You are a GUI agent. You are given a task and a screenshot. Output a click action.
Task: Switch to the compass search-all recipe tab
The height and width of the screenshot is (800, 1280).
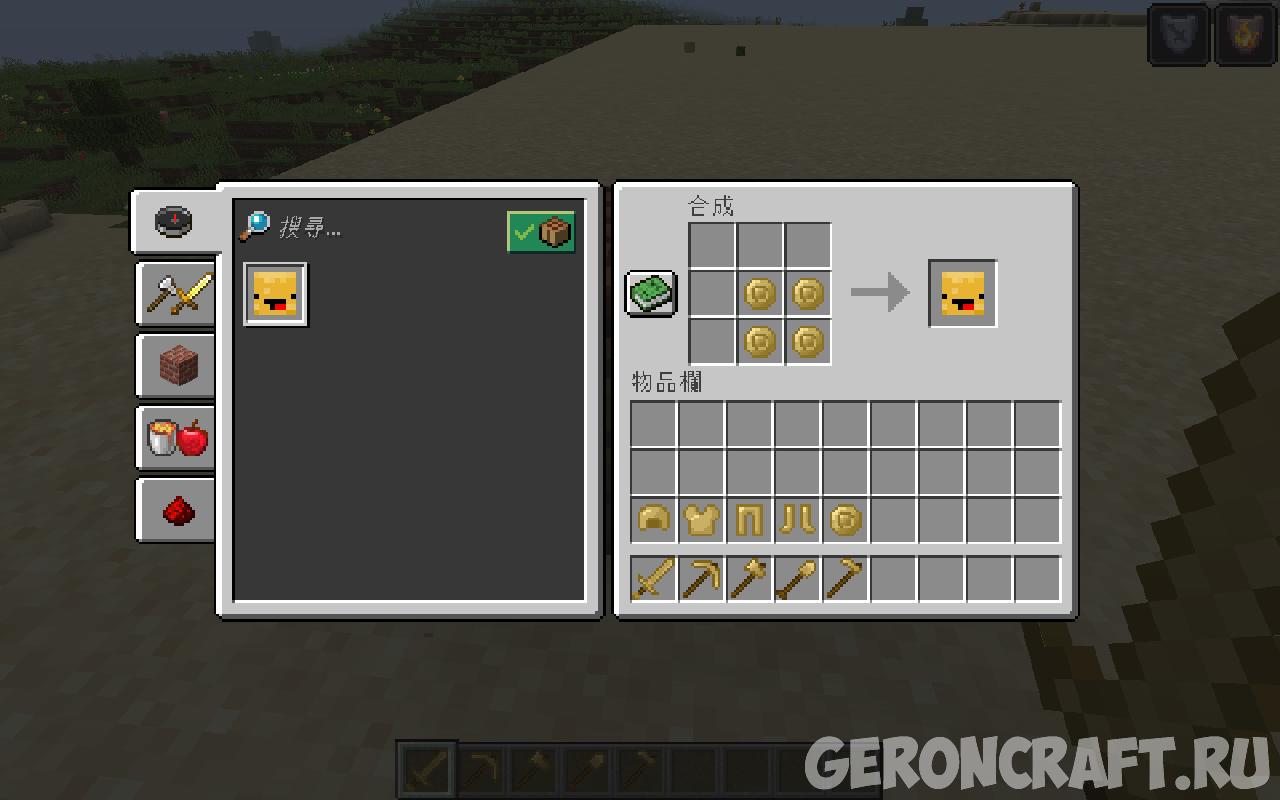pos(174,221)
